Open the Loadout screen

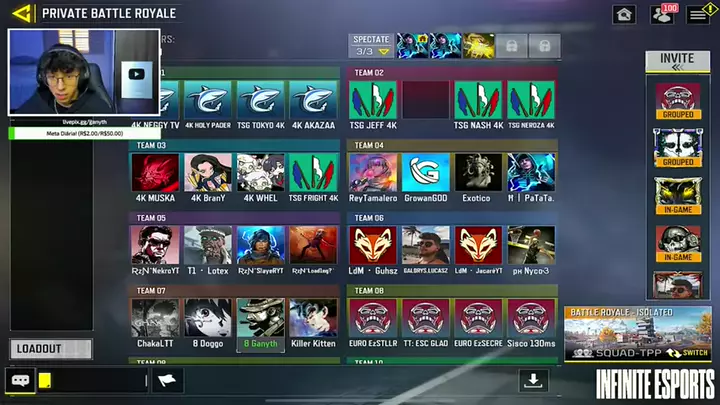pyautogui.click(x=51, y=349)
